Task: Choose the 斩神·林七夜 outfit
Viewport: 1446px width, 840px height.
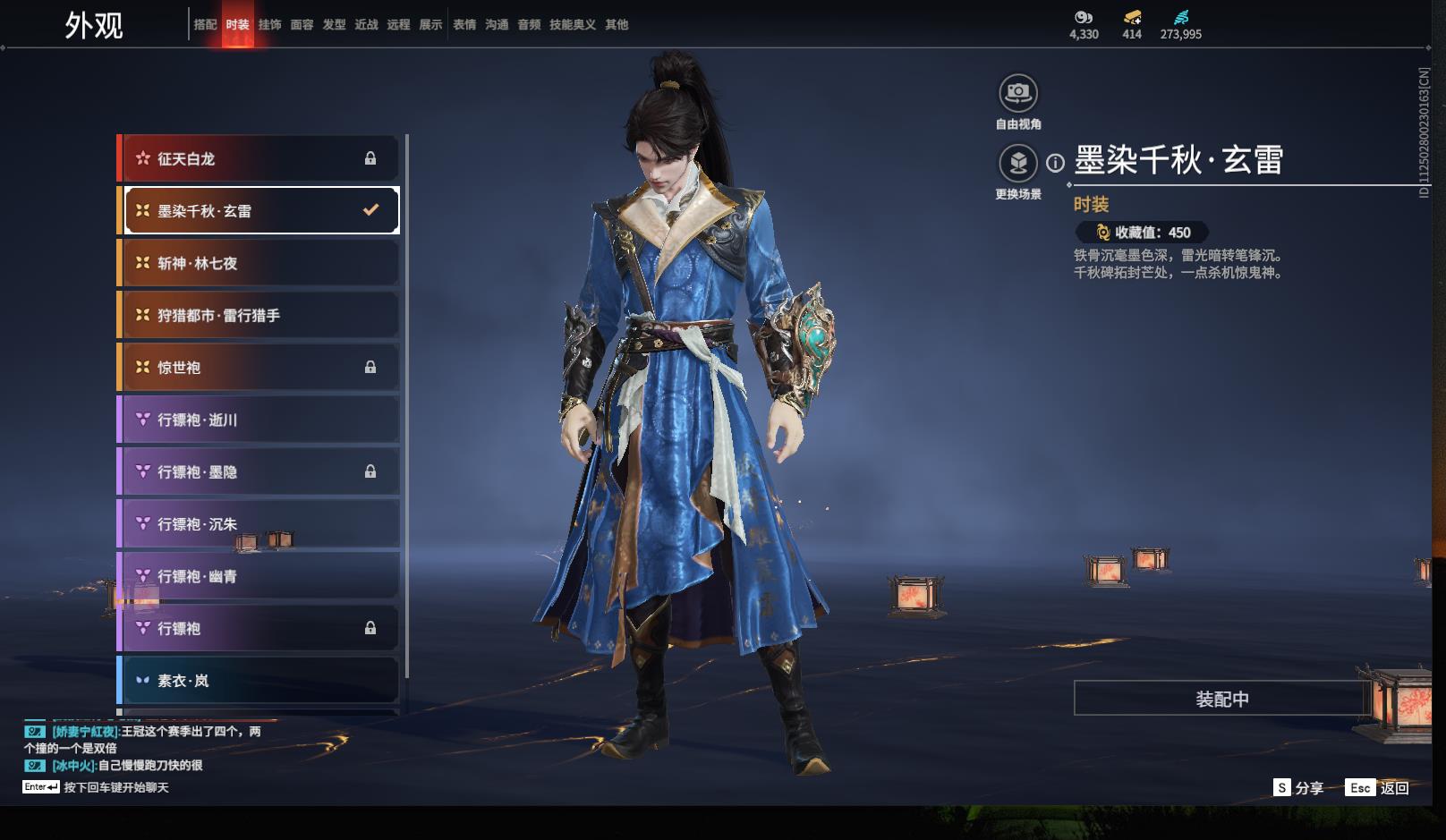Action: coord(259,263)
